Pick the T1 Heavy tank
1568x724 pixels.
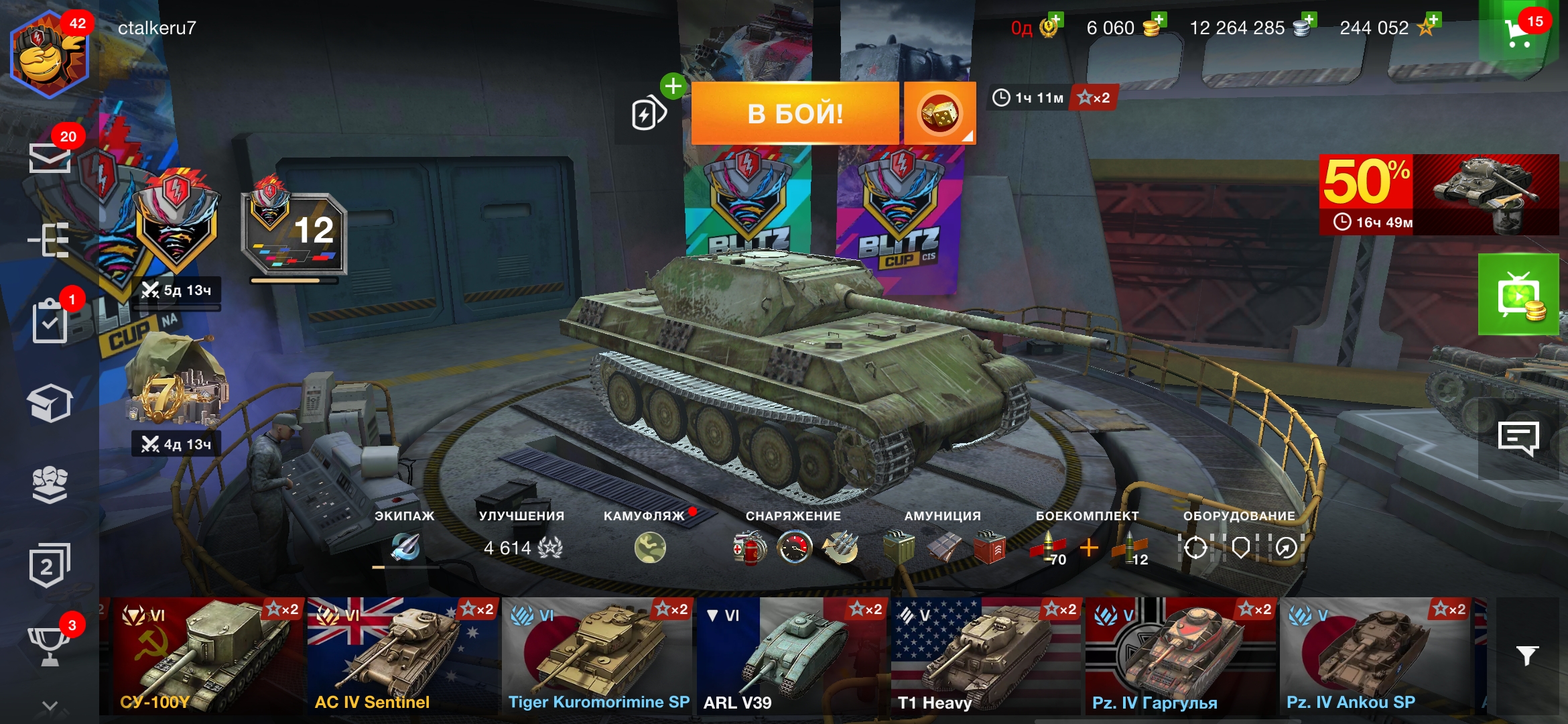(x=986, y=656)
